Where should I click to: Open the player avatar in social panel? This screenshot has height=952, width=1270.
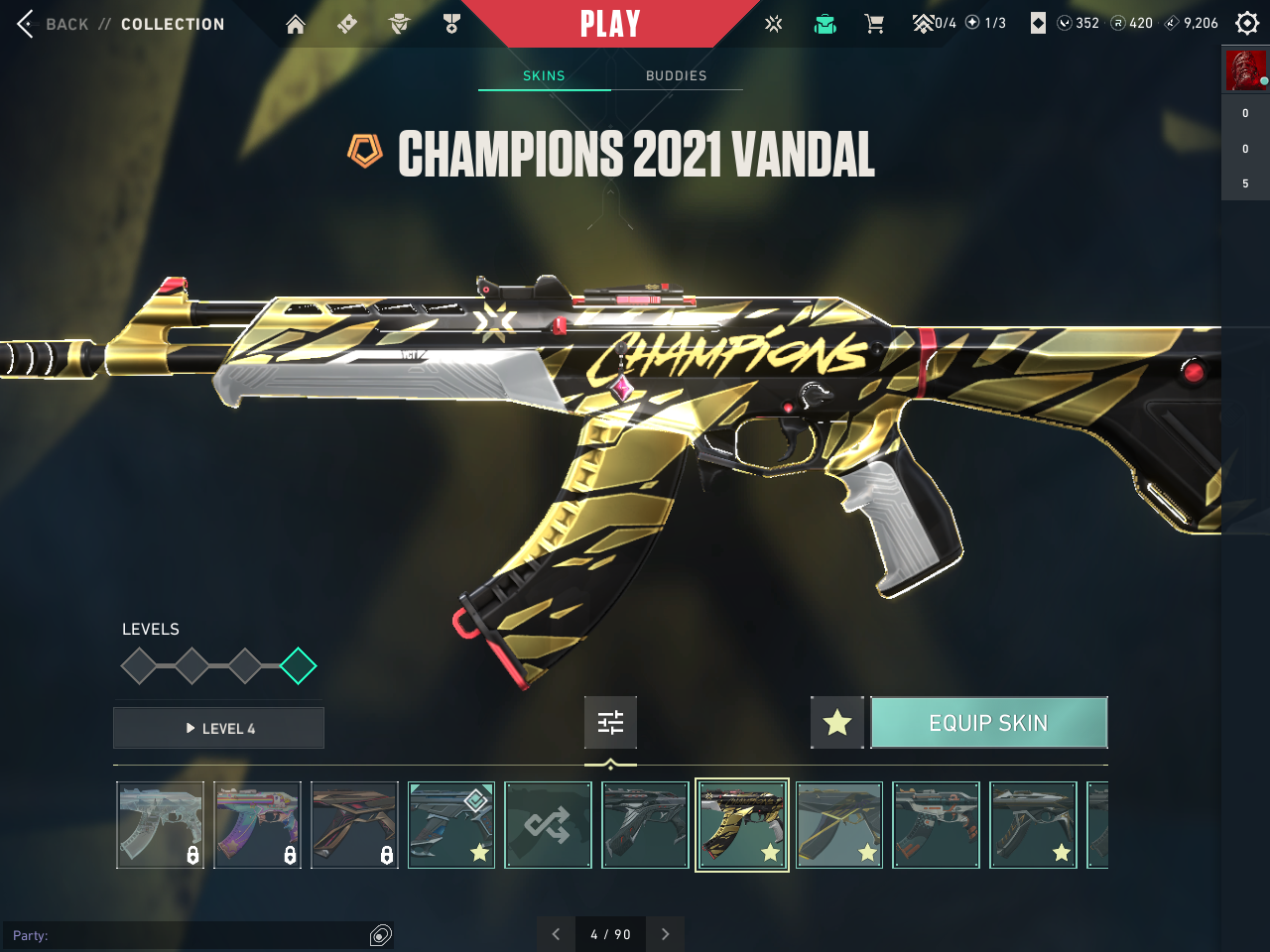(x=1245, y=70)
